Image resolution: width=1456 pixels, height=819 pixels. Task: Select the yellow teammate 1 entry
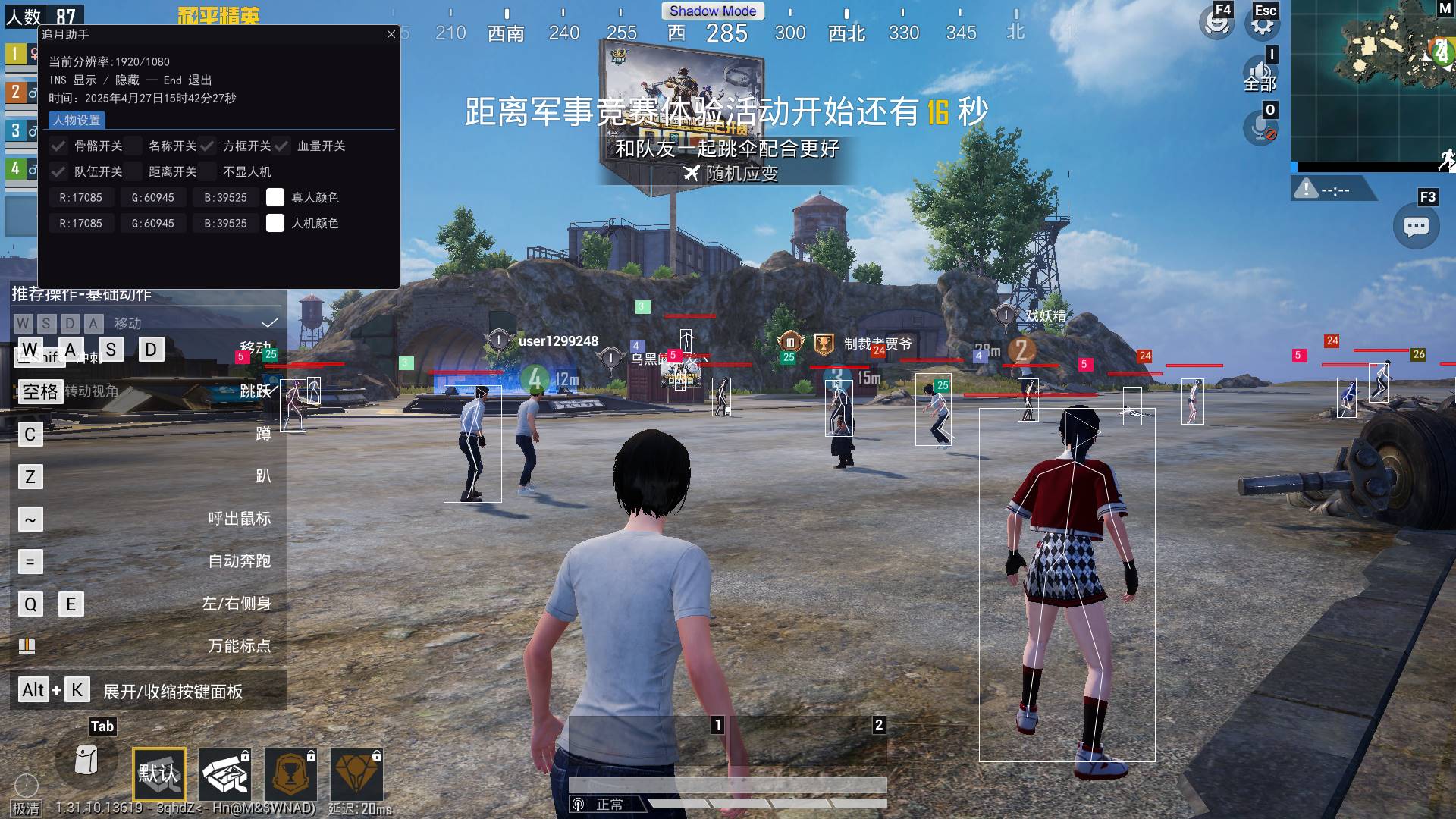click(x=17, y=54)
